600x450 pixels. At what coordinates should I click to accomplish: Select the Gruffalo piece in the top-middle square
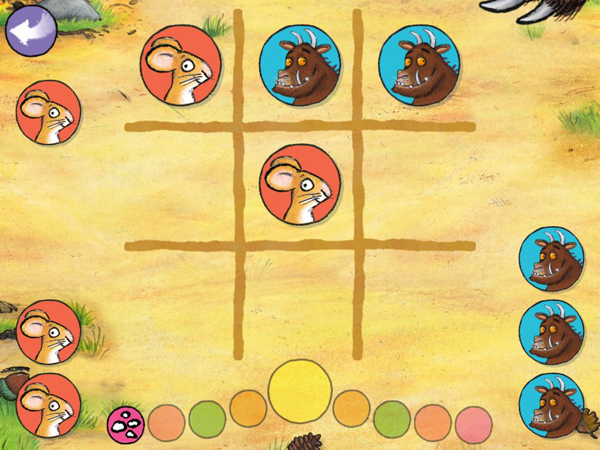(x=299, y=66)
